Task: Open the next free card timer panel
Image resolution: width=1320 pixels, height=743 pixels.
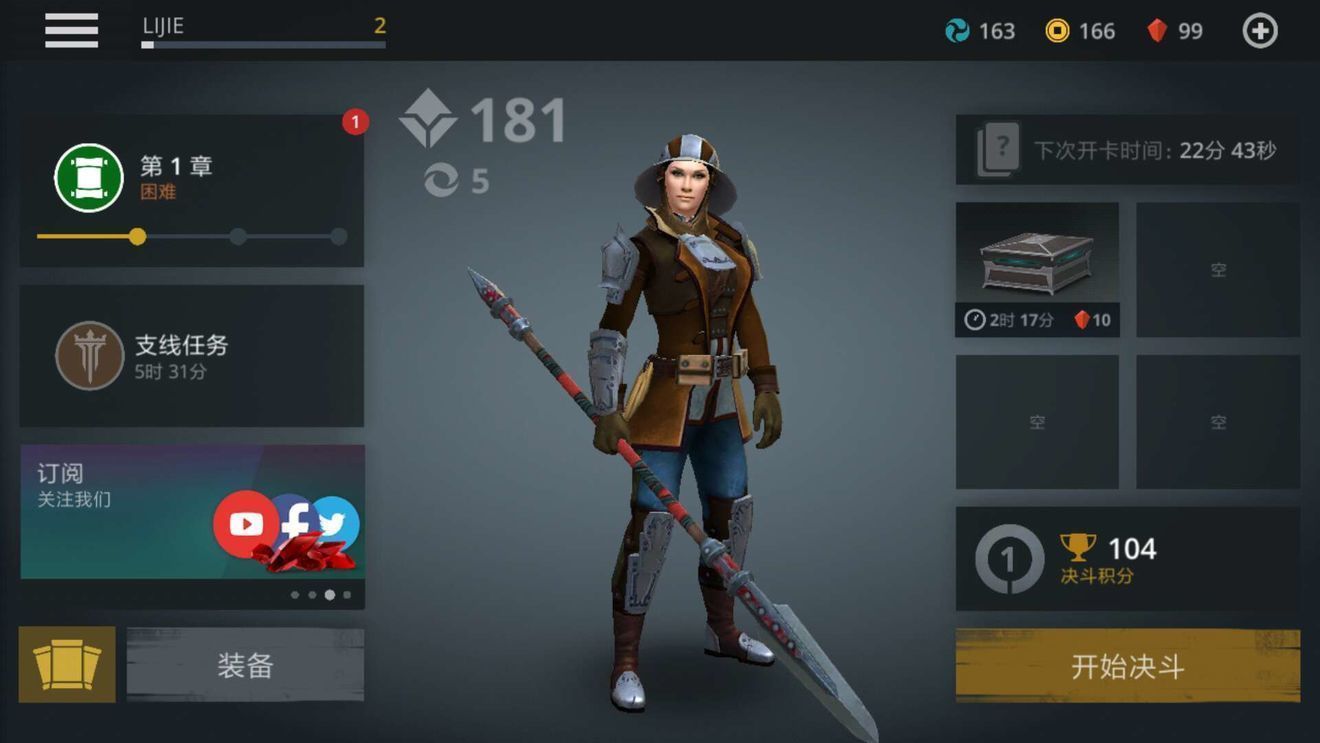Action: point(1127,150)
